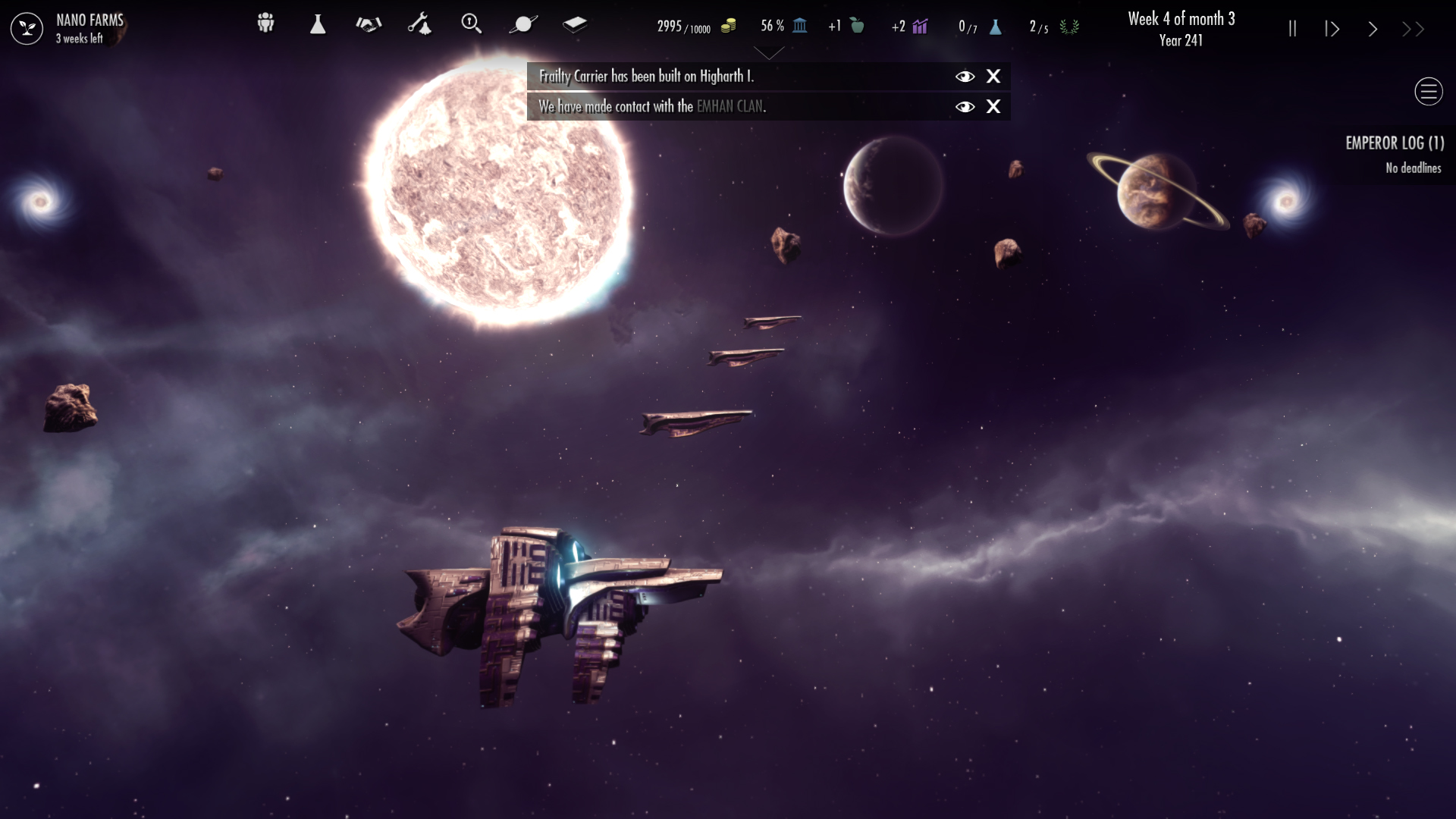Advance time with the fast-forward arrows
Image resolution: width=1456 pixels, height=819 pixels.
1412,28
